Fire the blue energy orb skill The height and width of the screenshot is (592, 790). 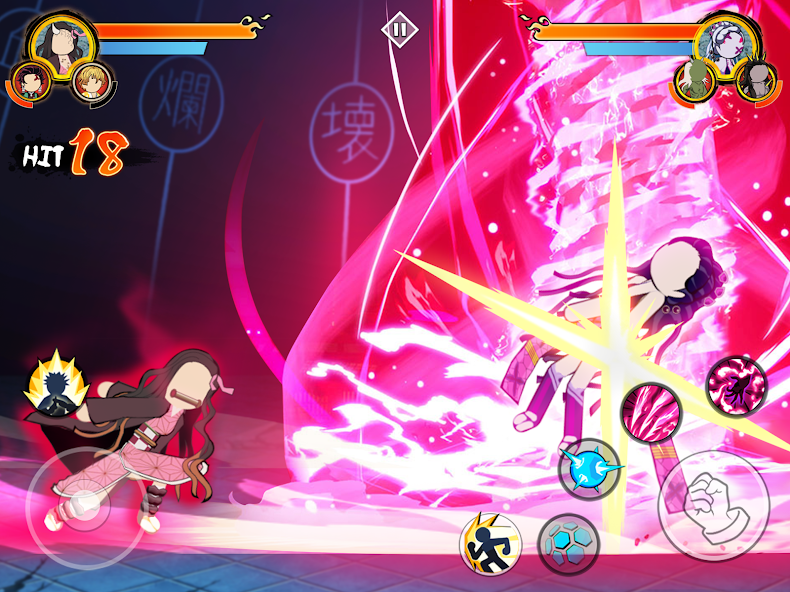pyautogui.click(x=589, y=468)
